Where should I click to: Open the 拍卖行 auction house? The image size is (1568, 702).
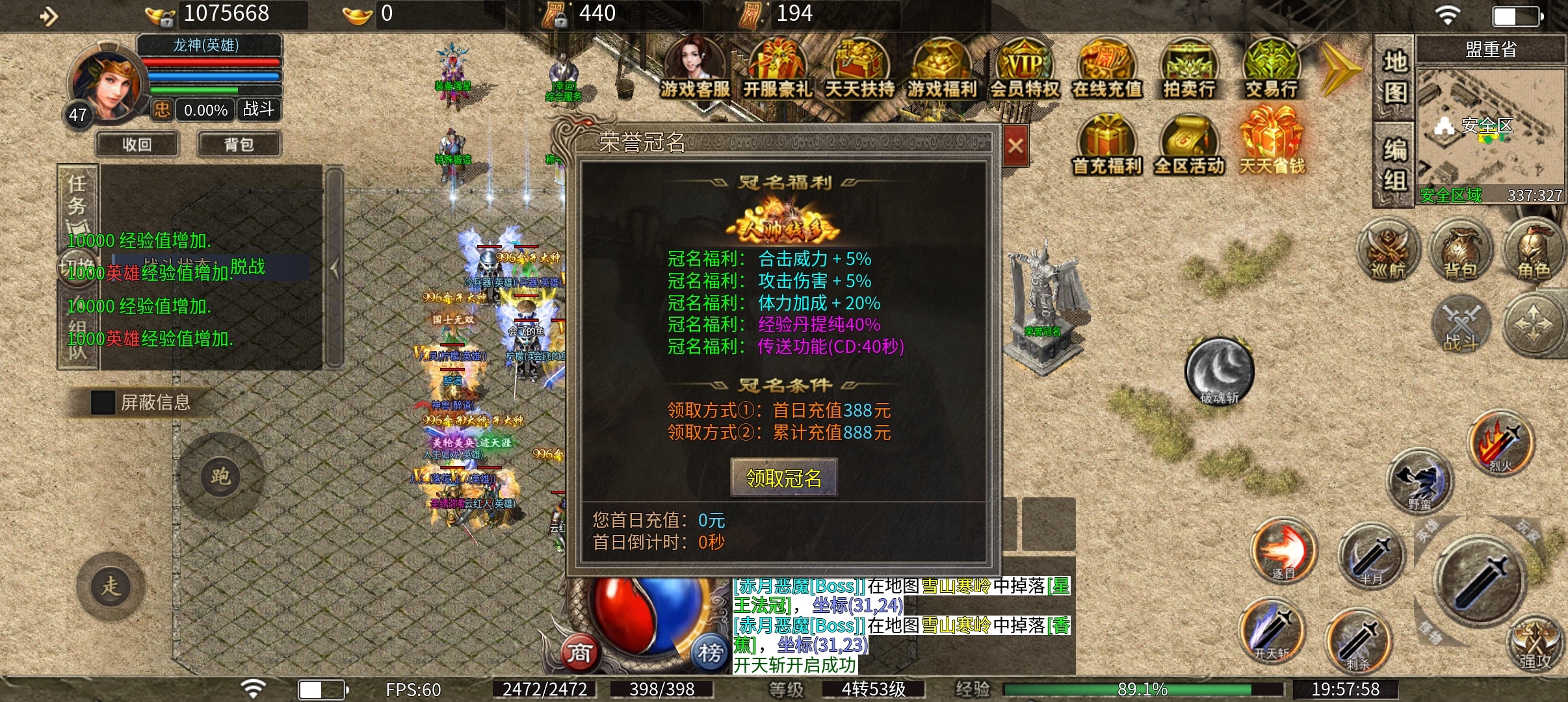point(1189,70)
